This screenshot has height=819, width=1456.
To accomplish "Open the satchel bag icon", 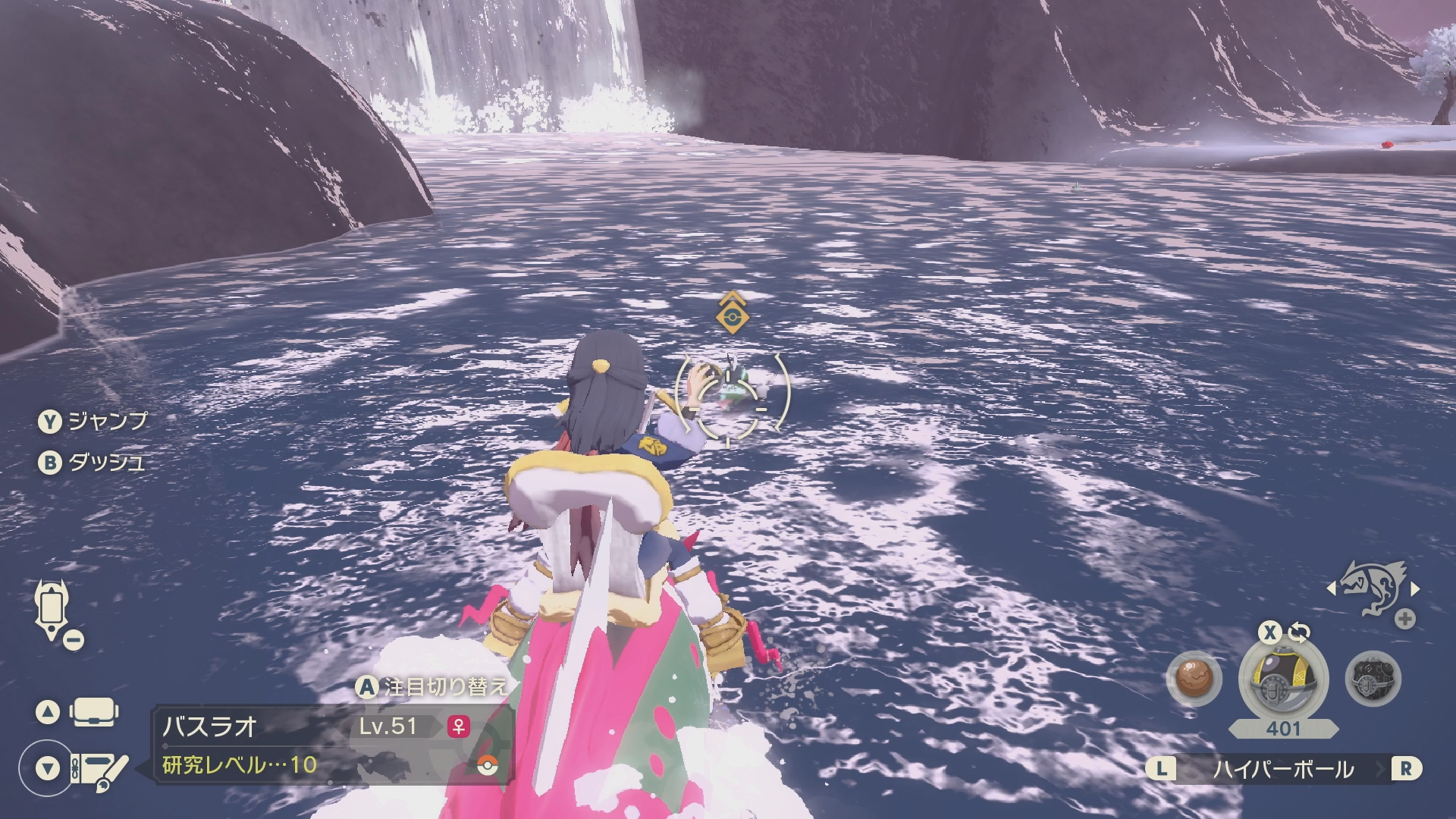I will pyautogui.click(x=93, y=712).
